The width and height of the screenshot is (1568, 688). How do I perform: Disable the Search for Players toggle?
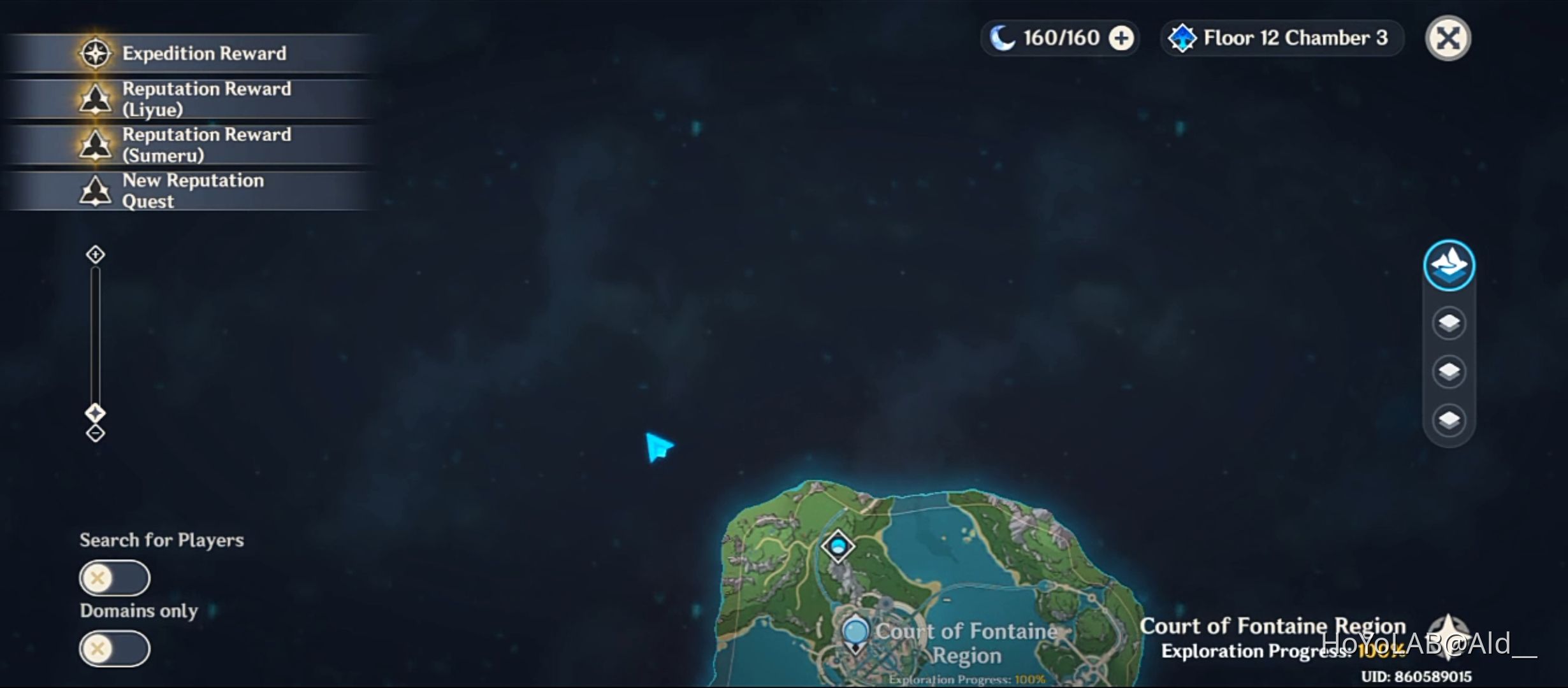point(113,578)
